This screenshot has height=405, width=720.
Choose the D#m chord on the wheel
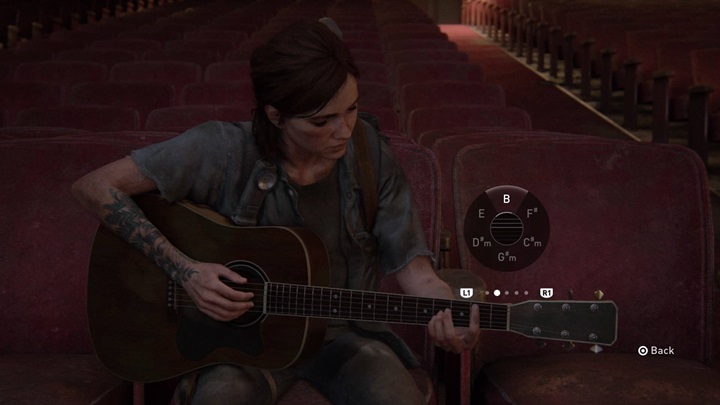480,243
